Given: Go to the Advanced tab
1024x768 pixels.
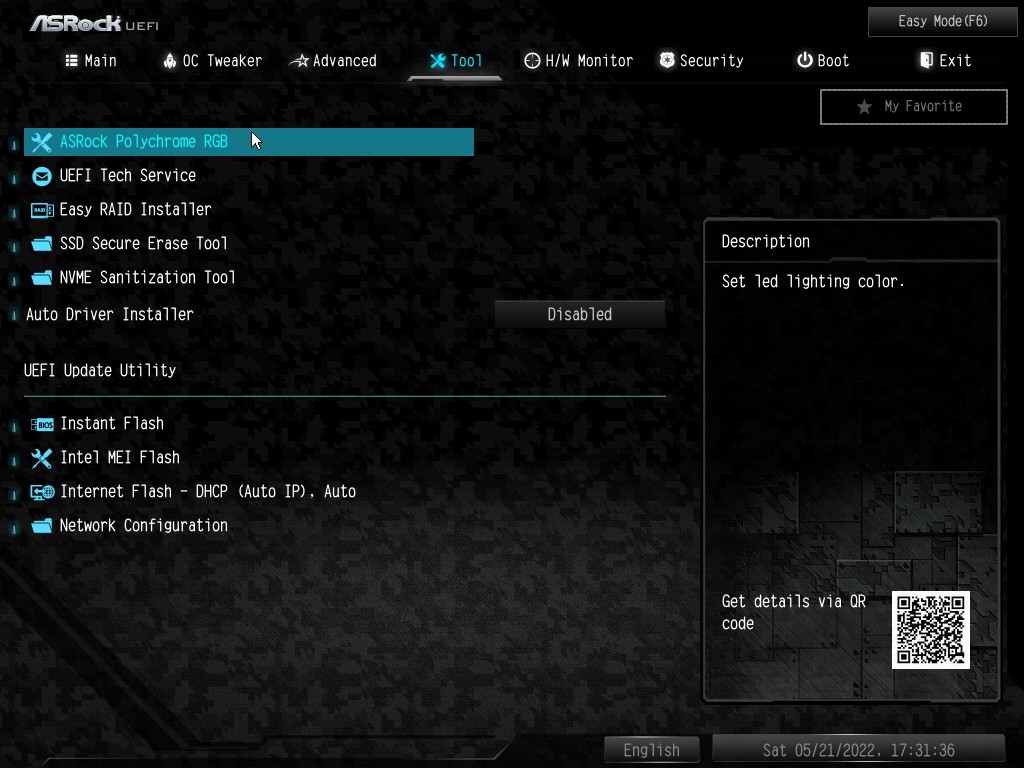Looking at the screenshot, I should (333, 61).
